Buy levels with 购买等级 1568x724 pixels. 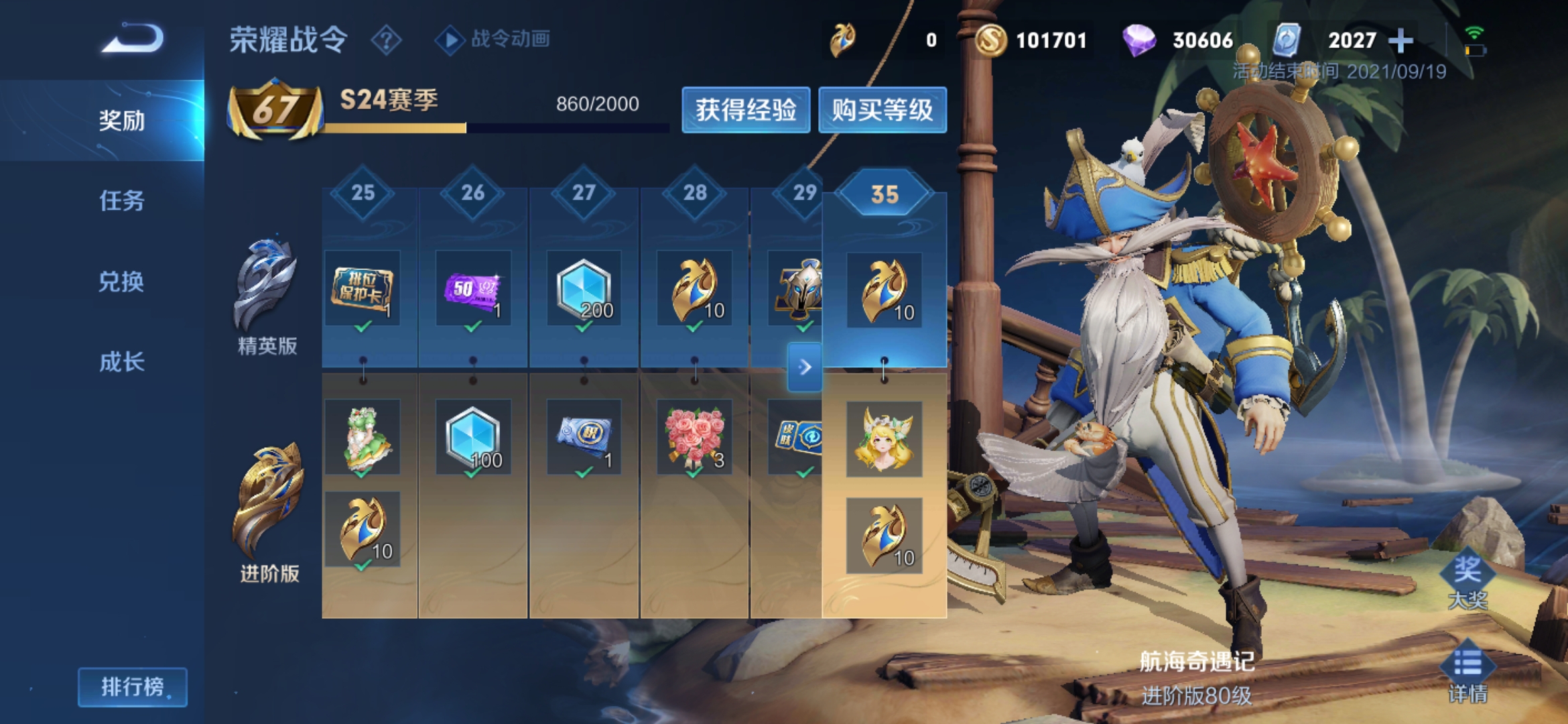[882, 110]
